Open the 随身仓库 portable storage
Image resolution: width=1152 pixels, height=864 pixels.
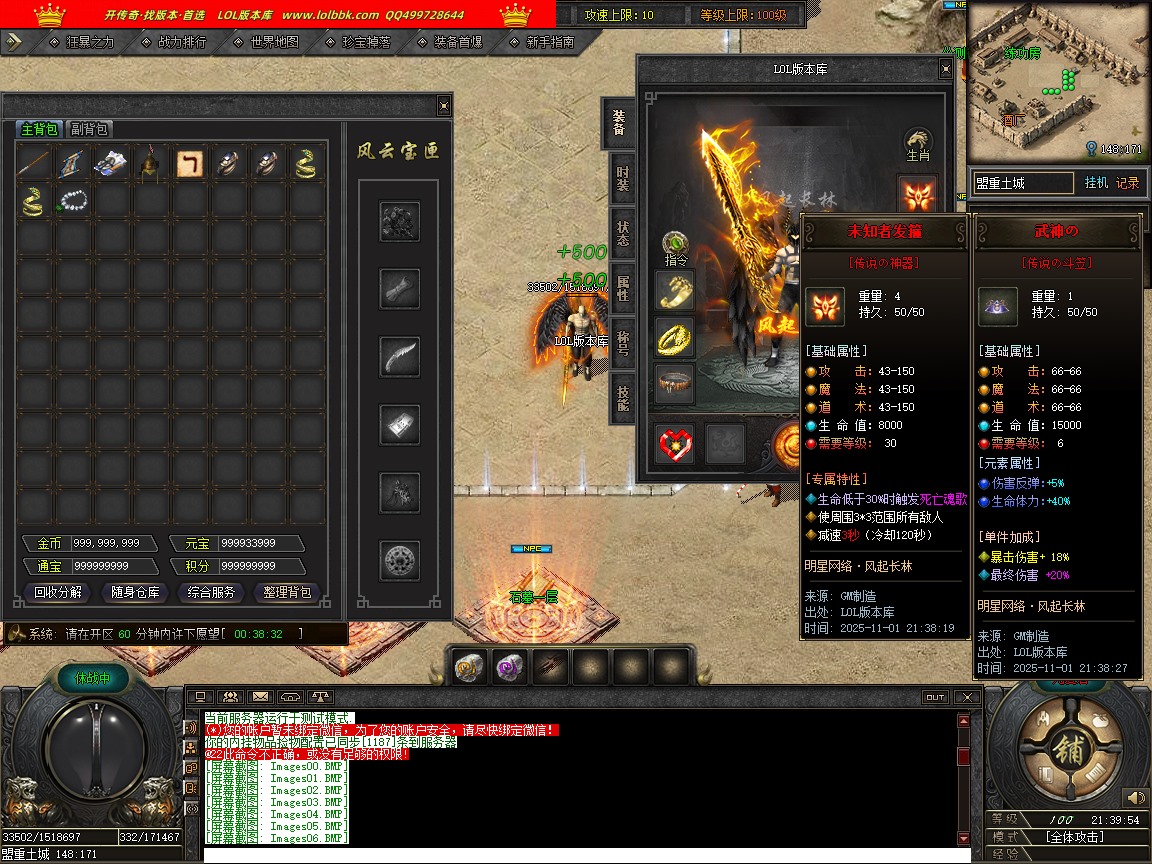135,592
